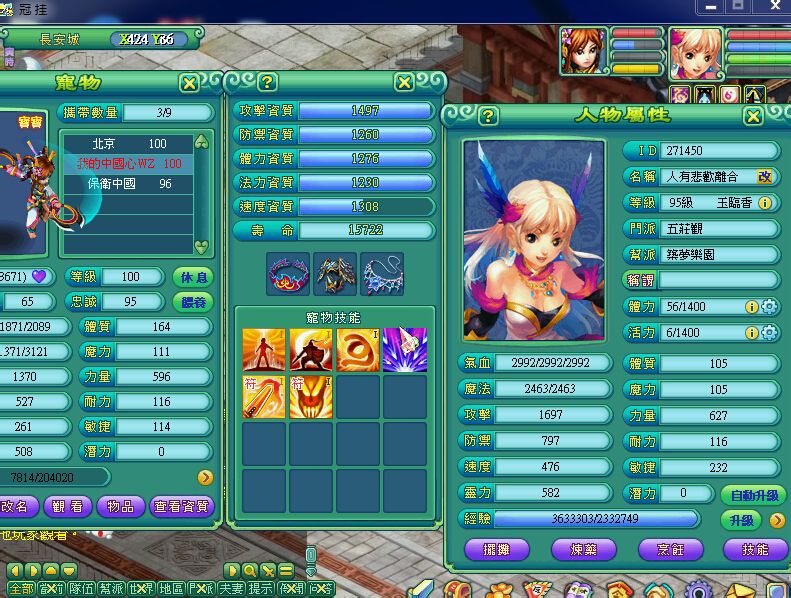This screenshot has width=791, height=598.
Task: Toggle 自動升級 auto level-up
Action: pos(753,496)
